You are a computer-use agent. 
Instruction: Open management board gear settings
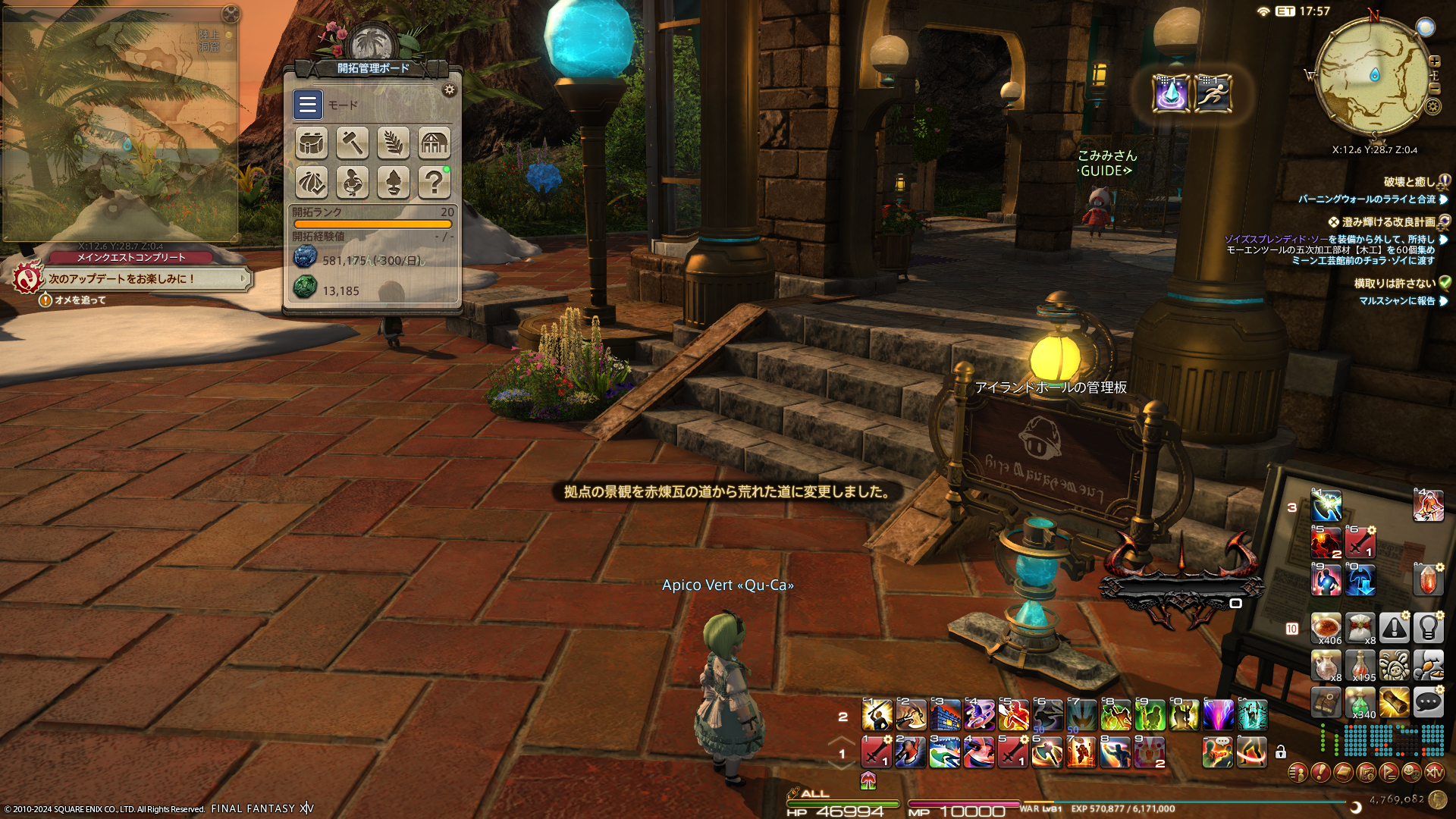tap(450, 90)
